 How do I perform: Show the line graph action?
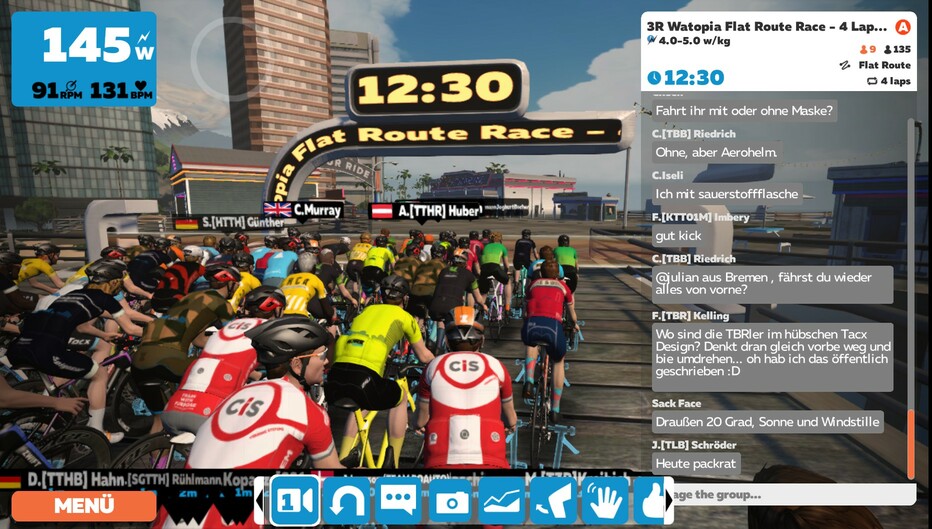(x=503, y=502)
